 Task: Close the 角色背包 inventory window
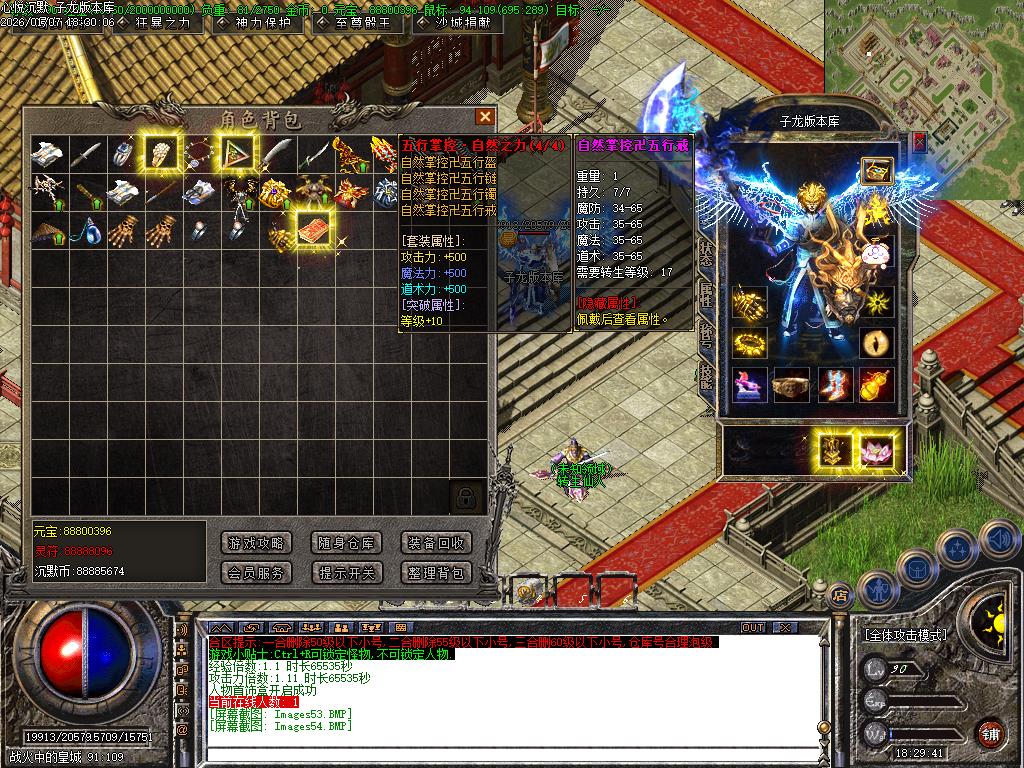tap(485, 117)
